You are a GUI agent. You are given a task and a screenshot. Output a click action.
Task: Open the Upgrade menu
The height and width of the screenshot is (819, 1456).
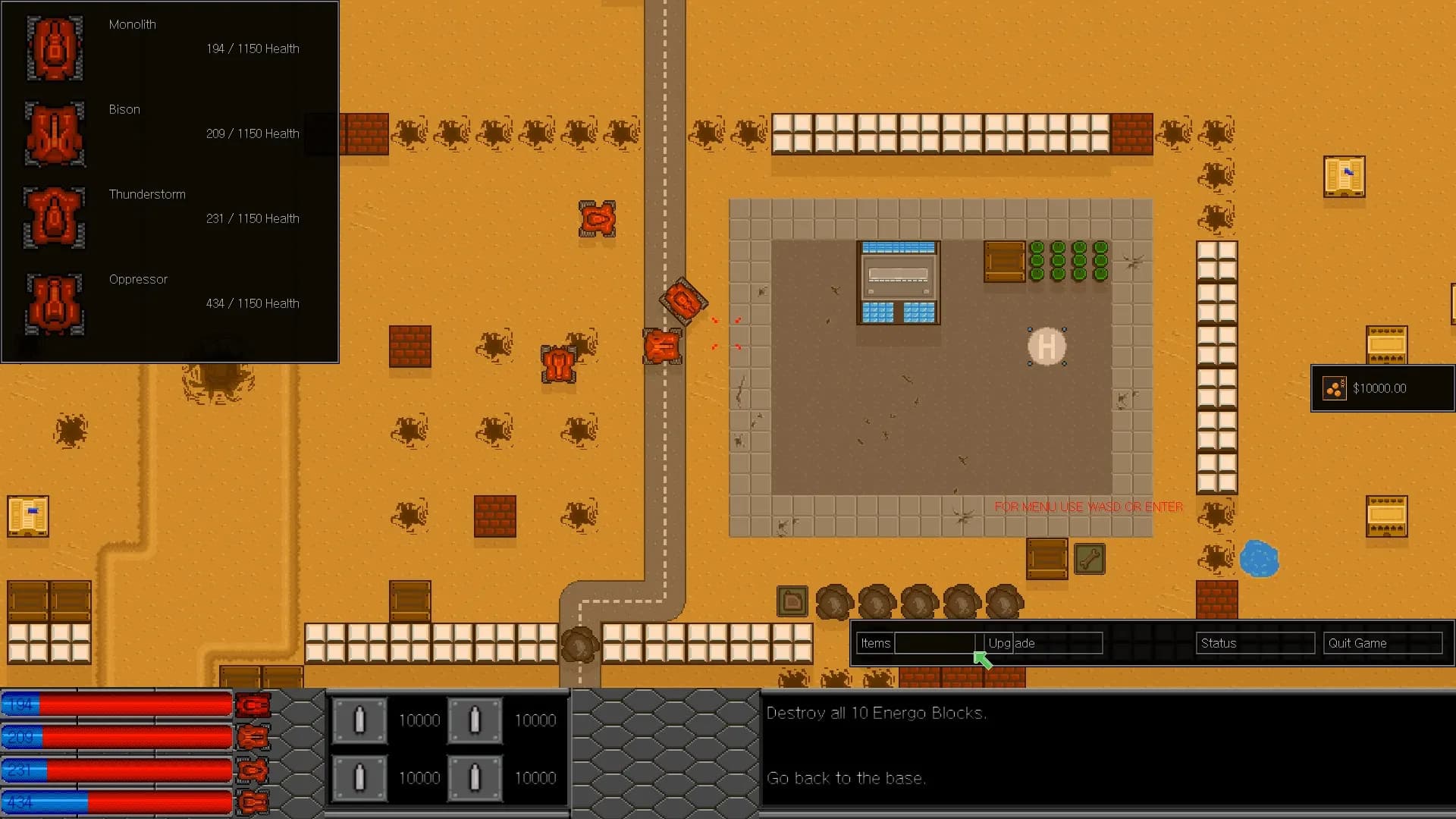click(x=1012, y=643)
